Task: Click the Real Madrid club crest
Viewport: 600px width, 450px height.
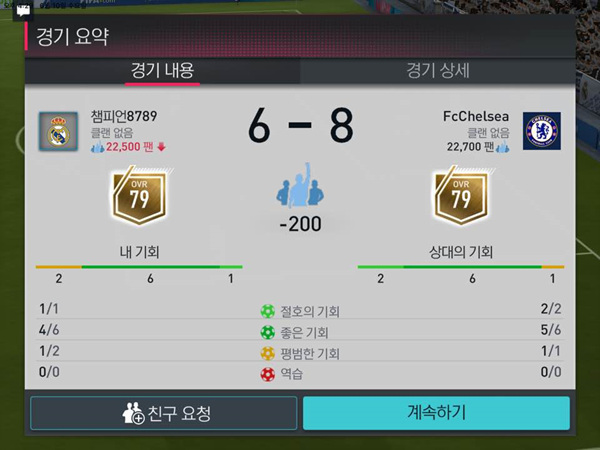Action: point(57,132)
